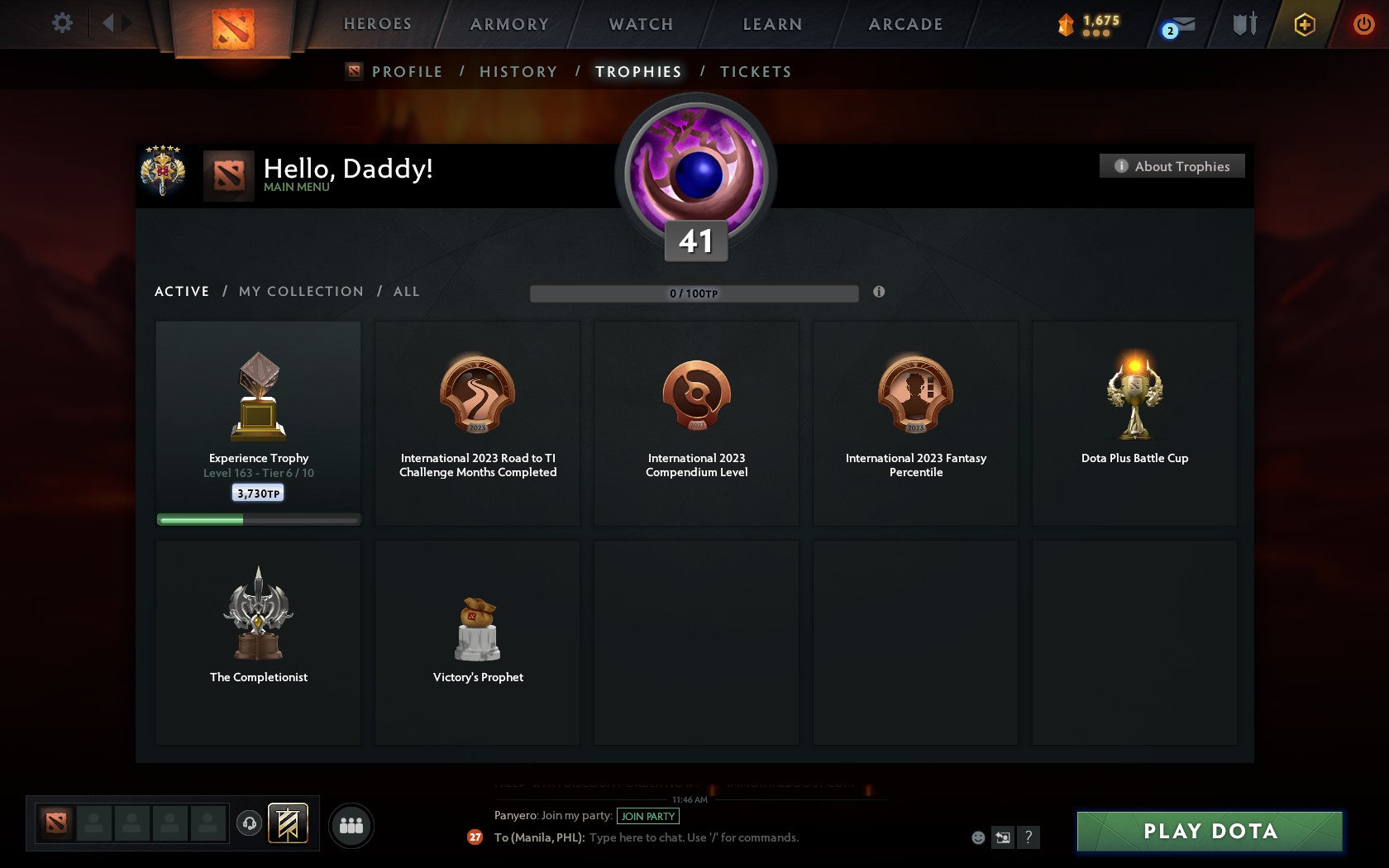
Task: Toggle the chat channel switcher icon
Action: (1003, 837)
